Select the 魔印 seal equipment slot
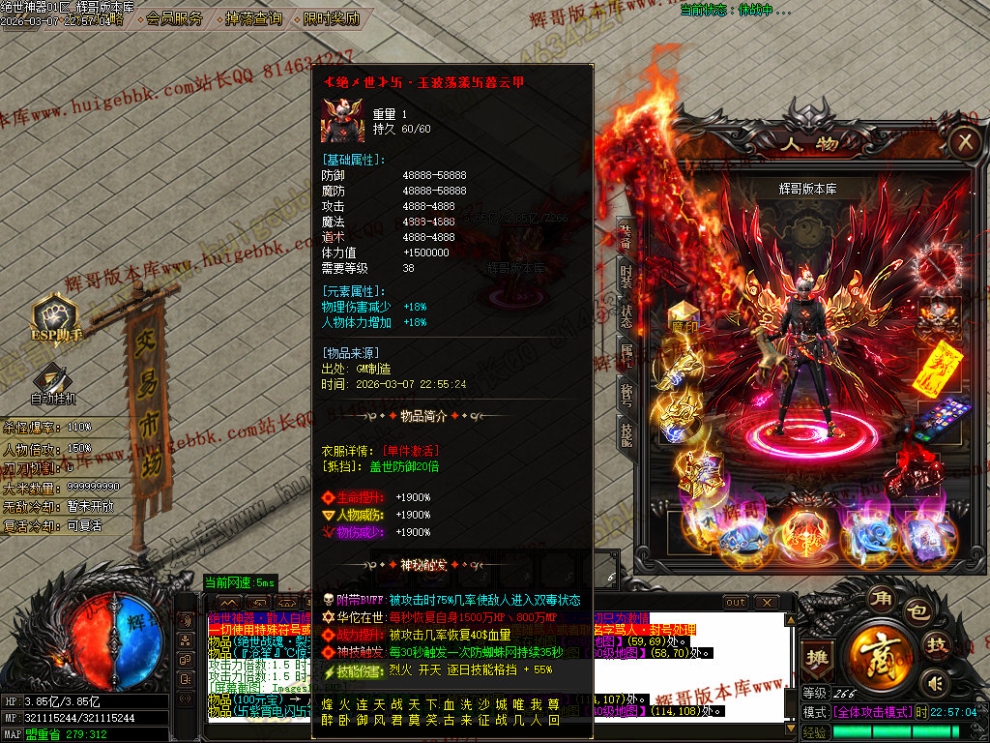 coord(684,319)
